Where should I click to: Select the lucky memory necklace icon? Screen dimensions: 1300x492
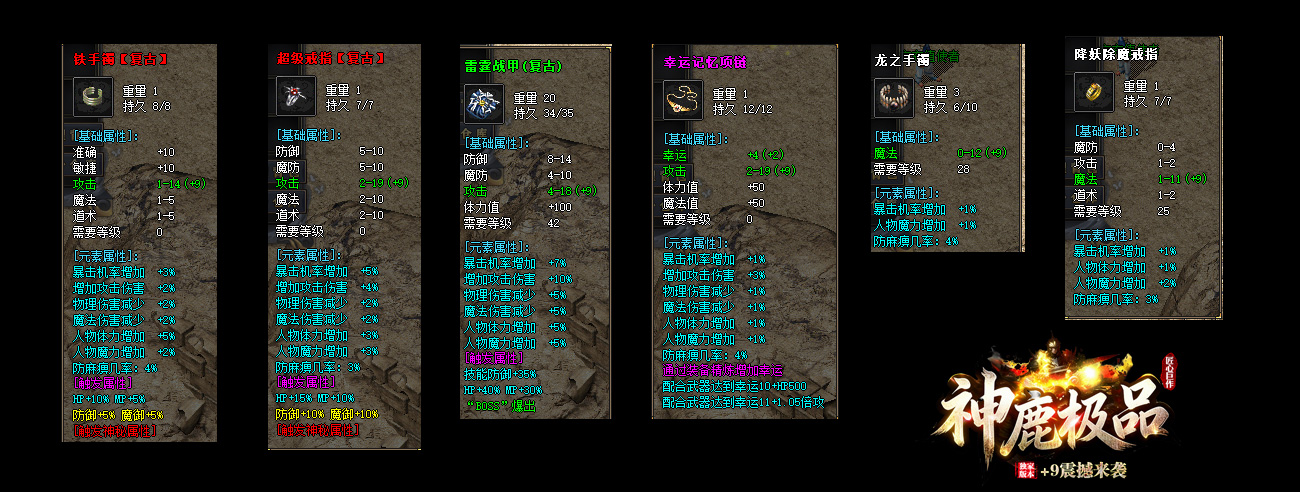[683, 100]
